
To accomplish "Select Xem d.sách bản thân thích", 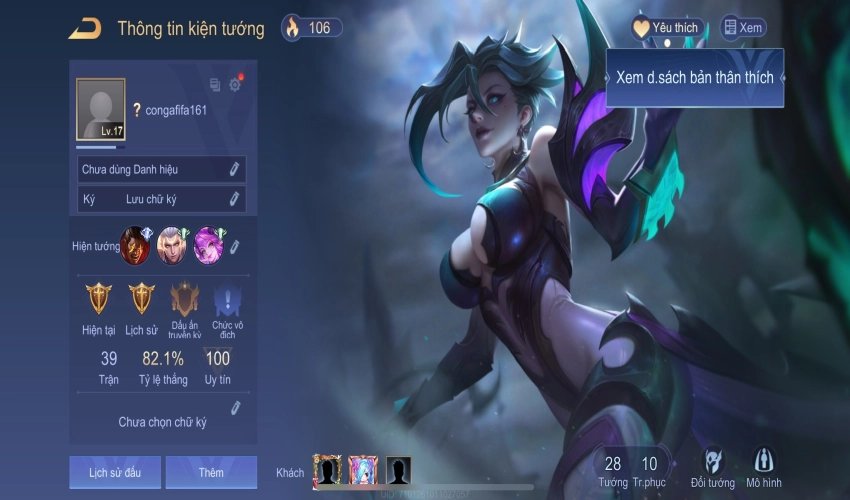I will (694, 78).
